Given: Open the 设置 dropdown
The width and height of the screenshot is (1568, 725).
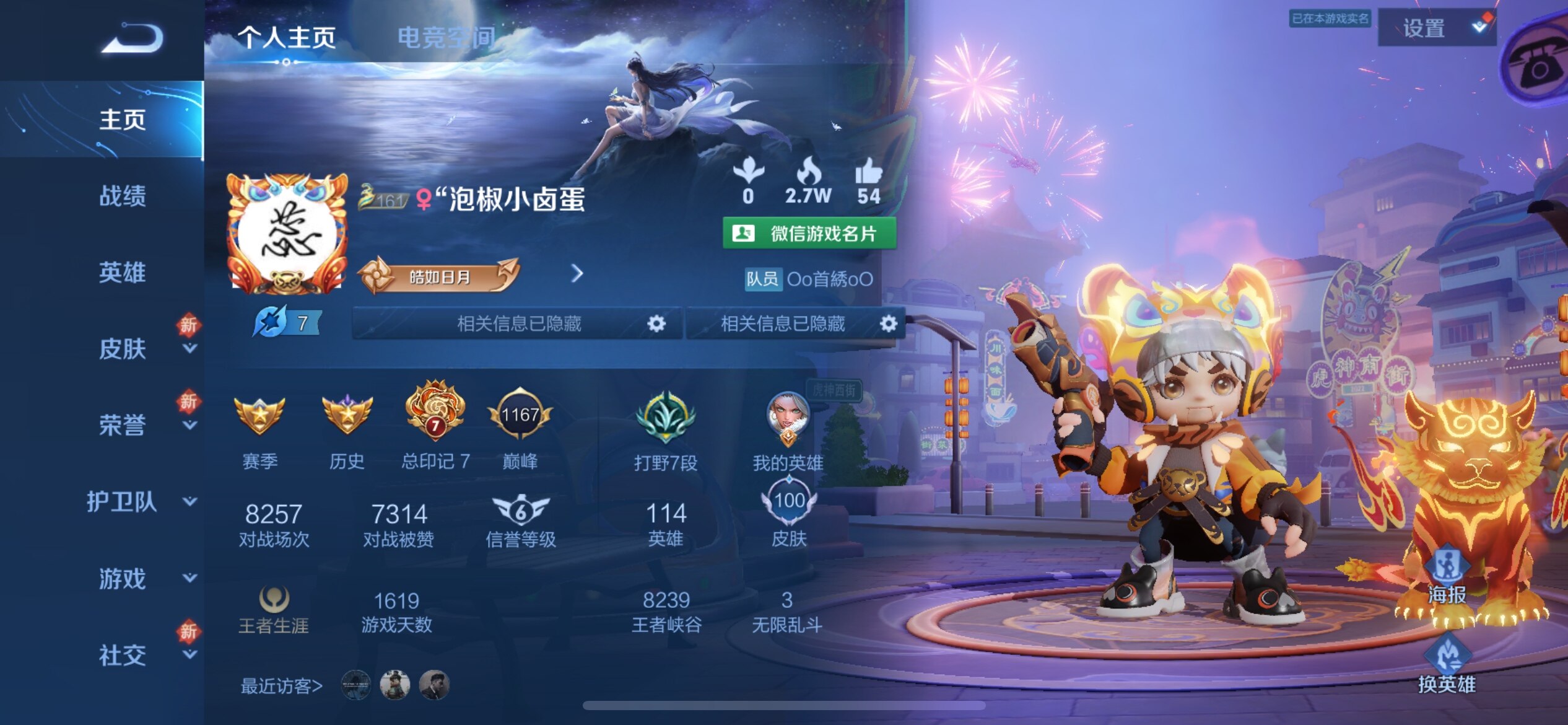Looking at the screenshot, I should [1437, 29].
